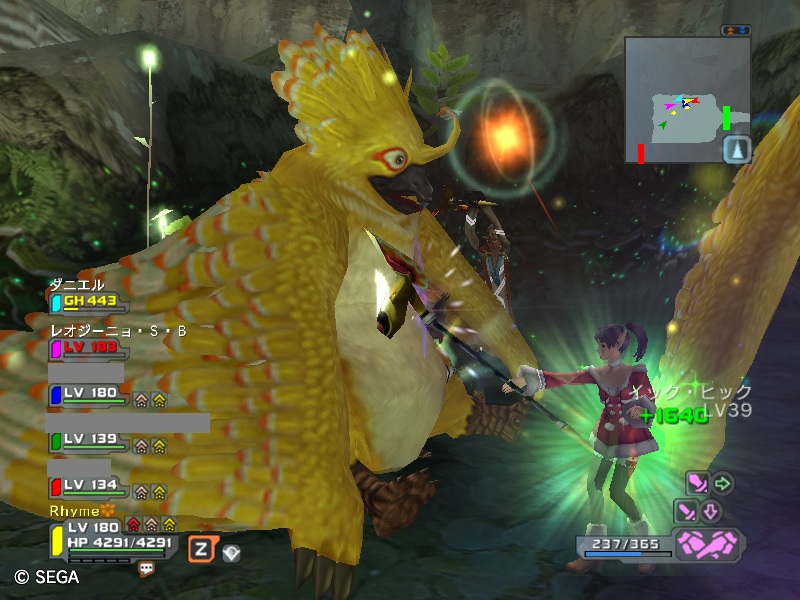The image size is (800, 600).
Task: Select the blue LV 180 party member
Action: 90,394
